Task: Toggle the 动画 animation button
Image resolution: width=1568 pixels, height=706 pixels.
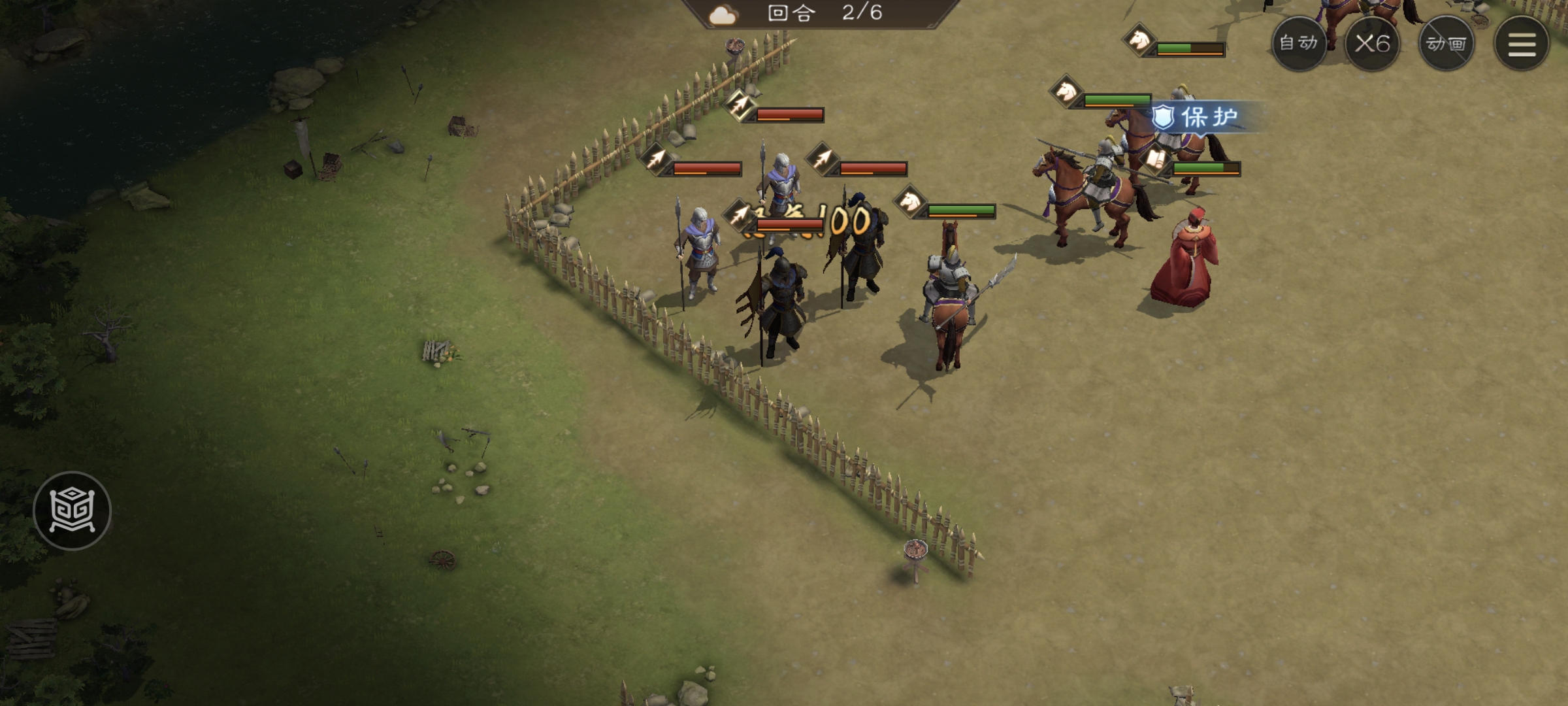Action: (1446, 44)
